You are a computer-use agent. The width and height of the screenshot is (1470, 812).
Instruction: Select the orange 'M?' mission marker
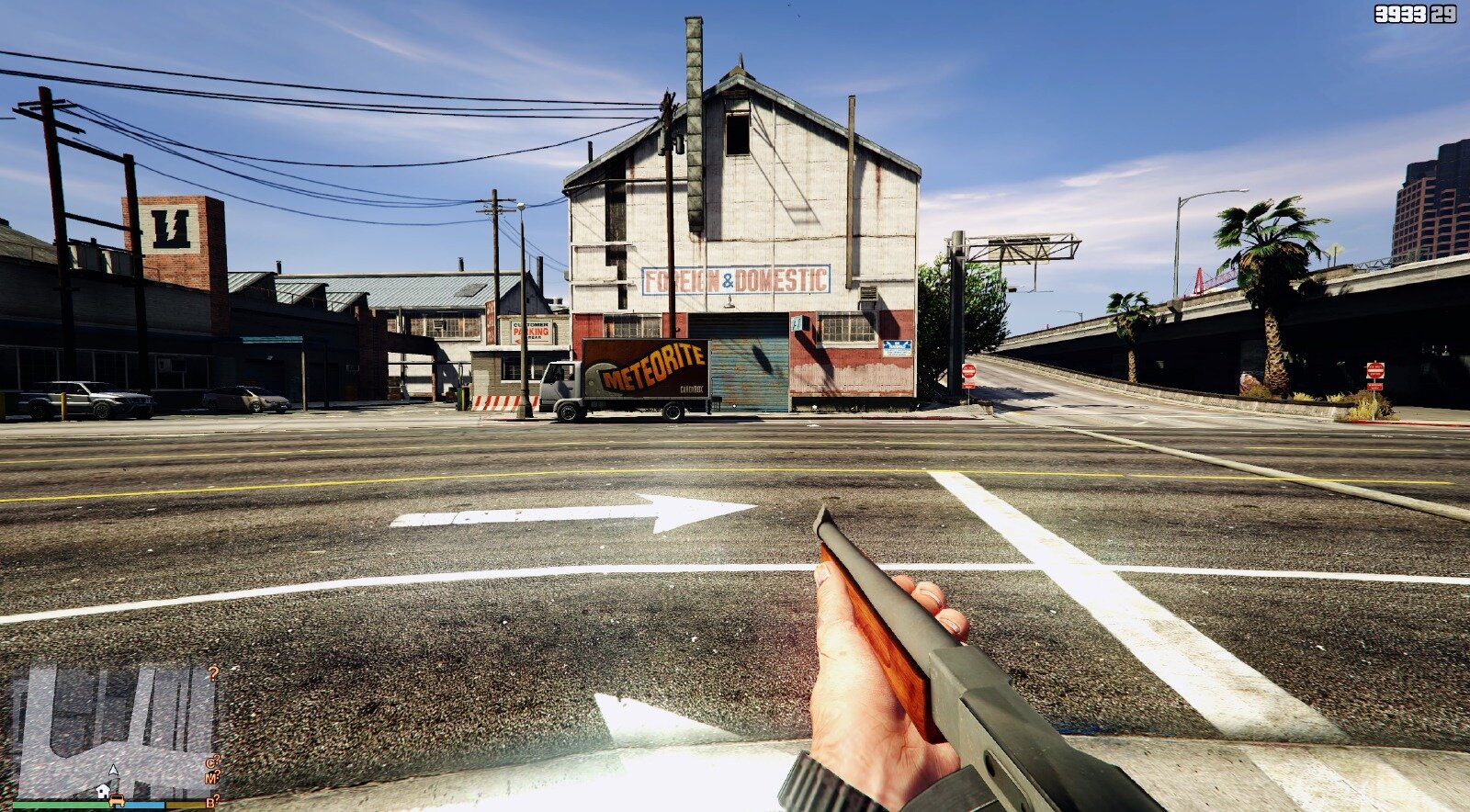click(x=212, y=778)
